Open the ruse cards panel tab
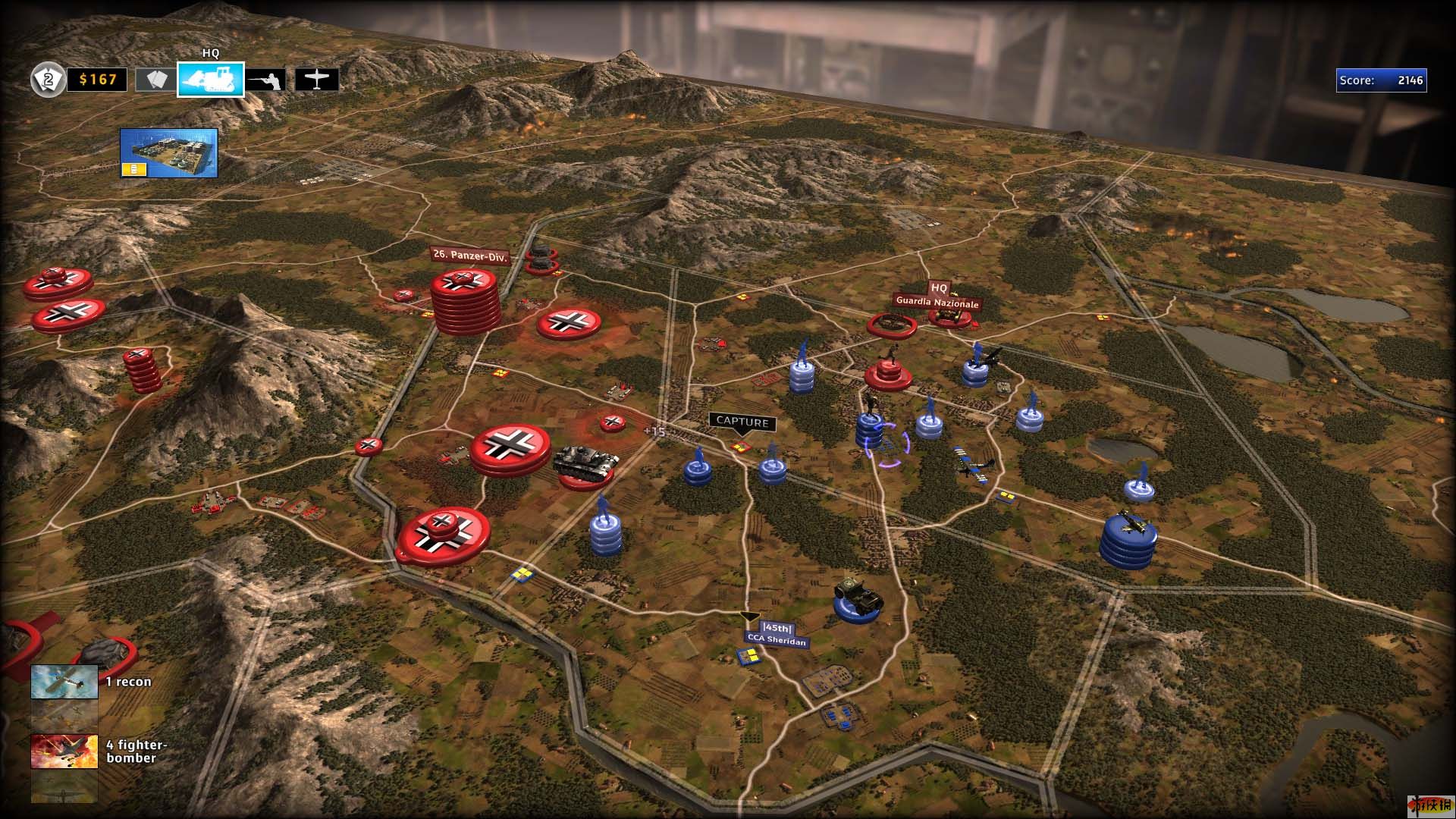 point(155,80)
